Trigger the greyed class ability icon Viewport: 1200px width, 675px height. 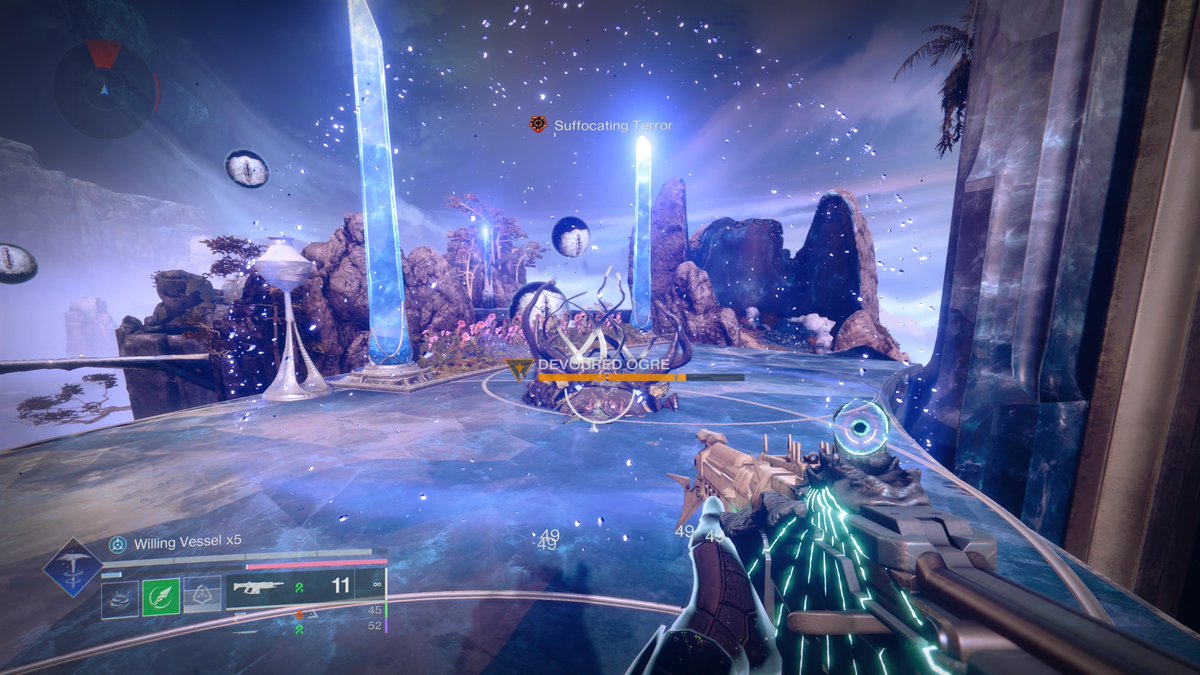pos(202,596)
